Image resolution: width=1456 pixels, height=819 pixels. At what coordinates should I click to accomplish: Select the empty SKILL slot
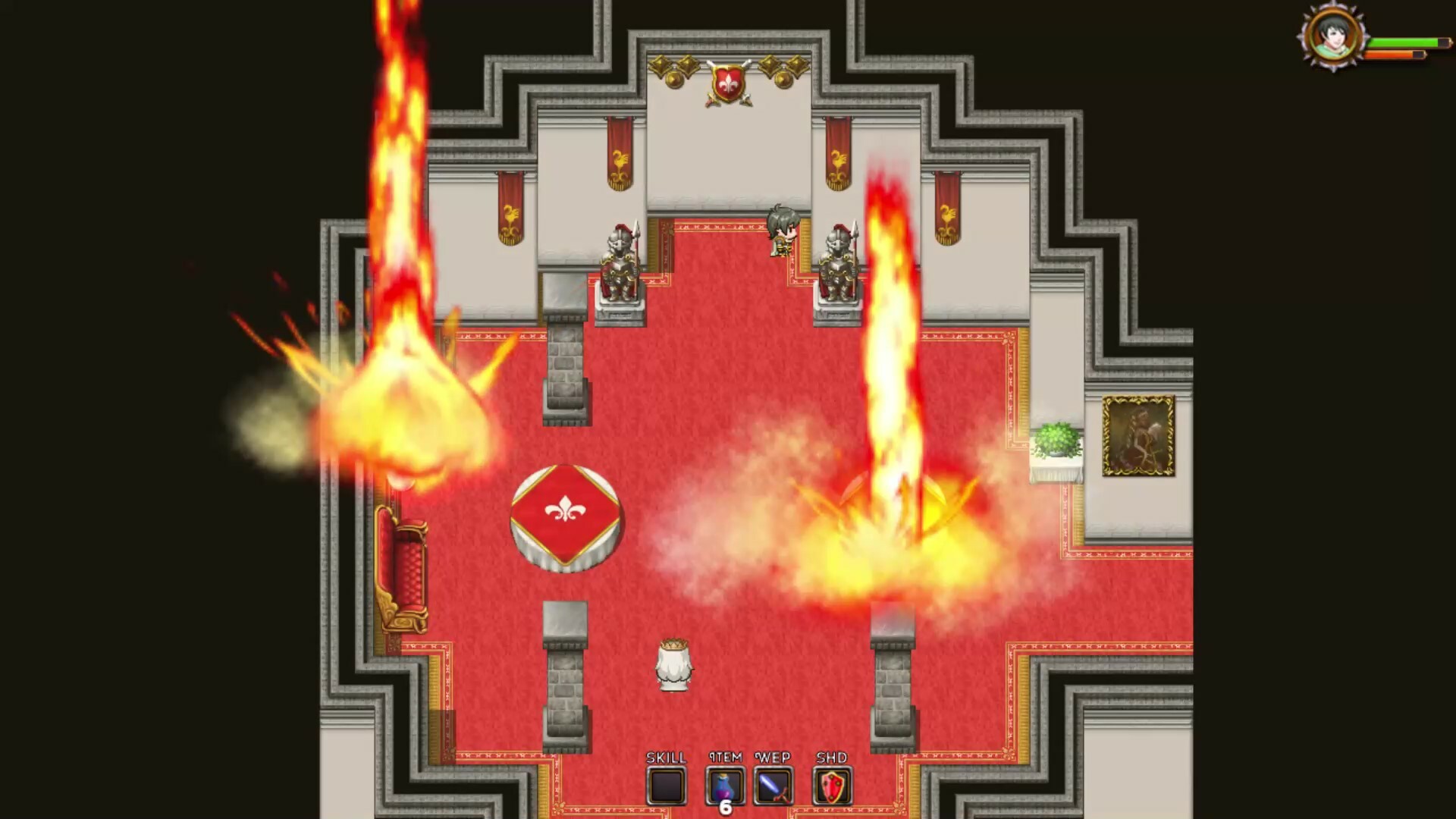click(666, 786)
